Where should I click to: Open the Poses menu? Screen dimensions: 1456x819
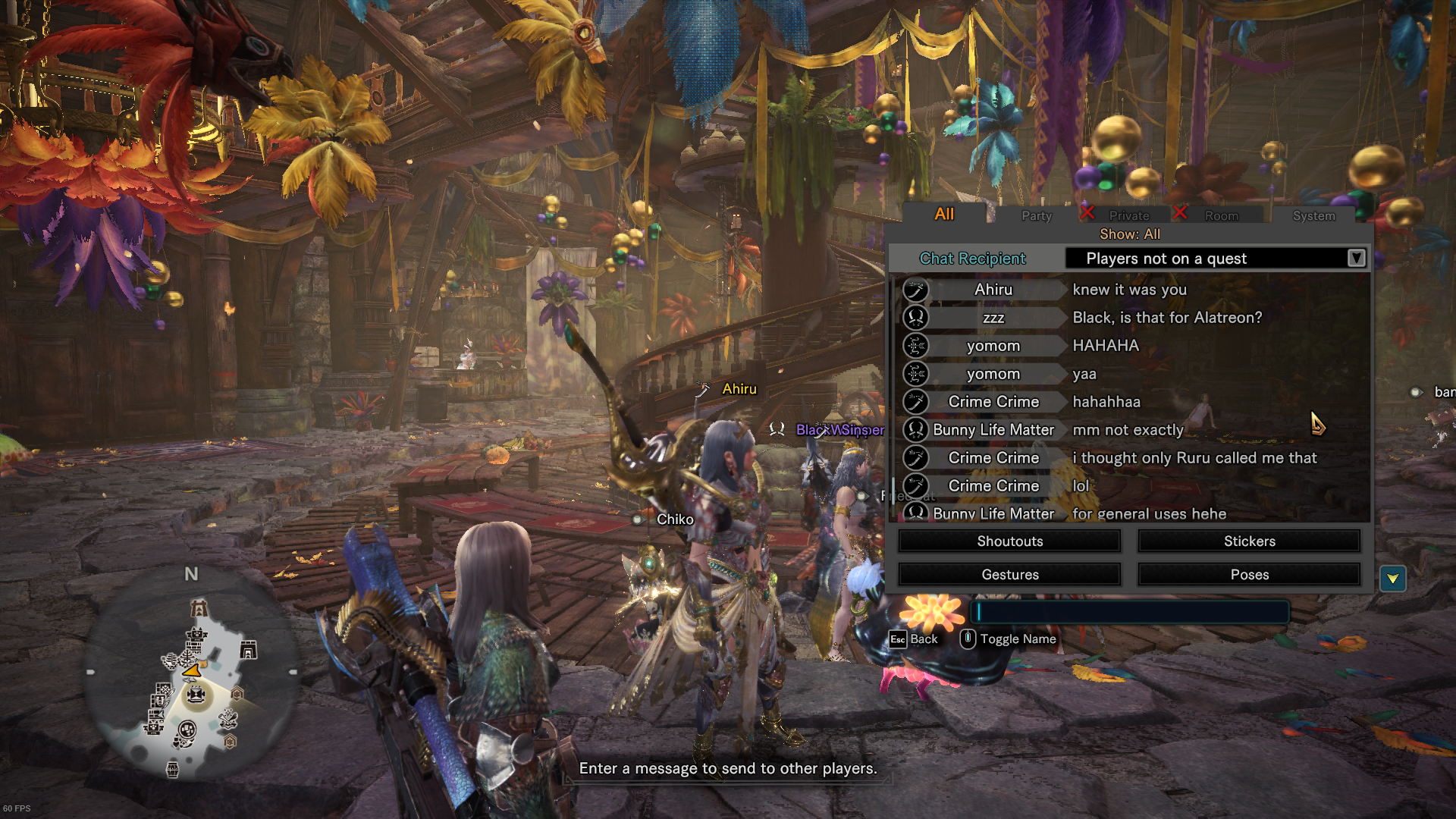pos(1249,575)
